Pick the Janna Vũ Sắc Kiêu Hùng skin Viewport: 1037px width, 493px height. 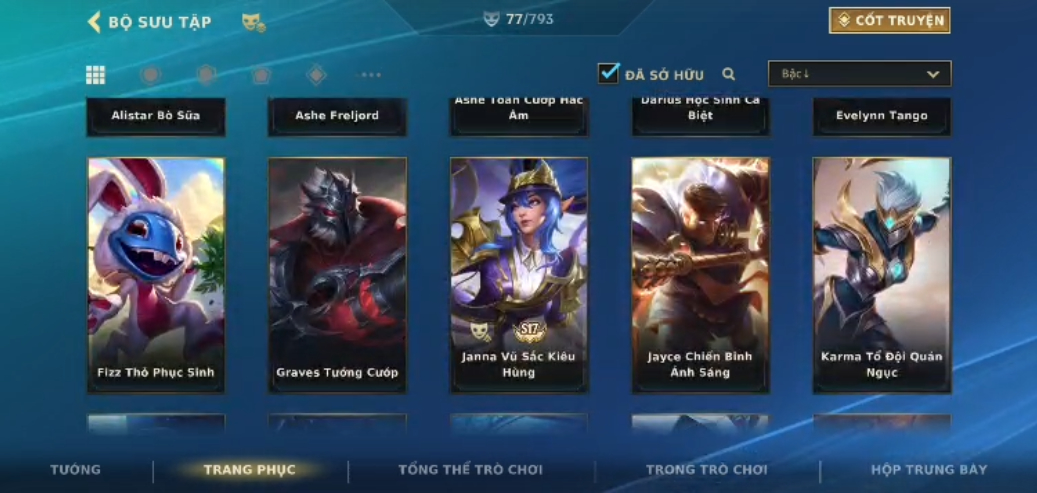tap(519, 274)
